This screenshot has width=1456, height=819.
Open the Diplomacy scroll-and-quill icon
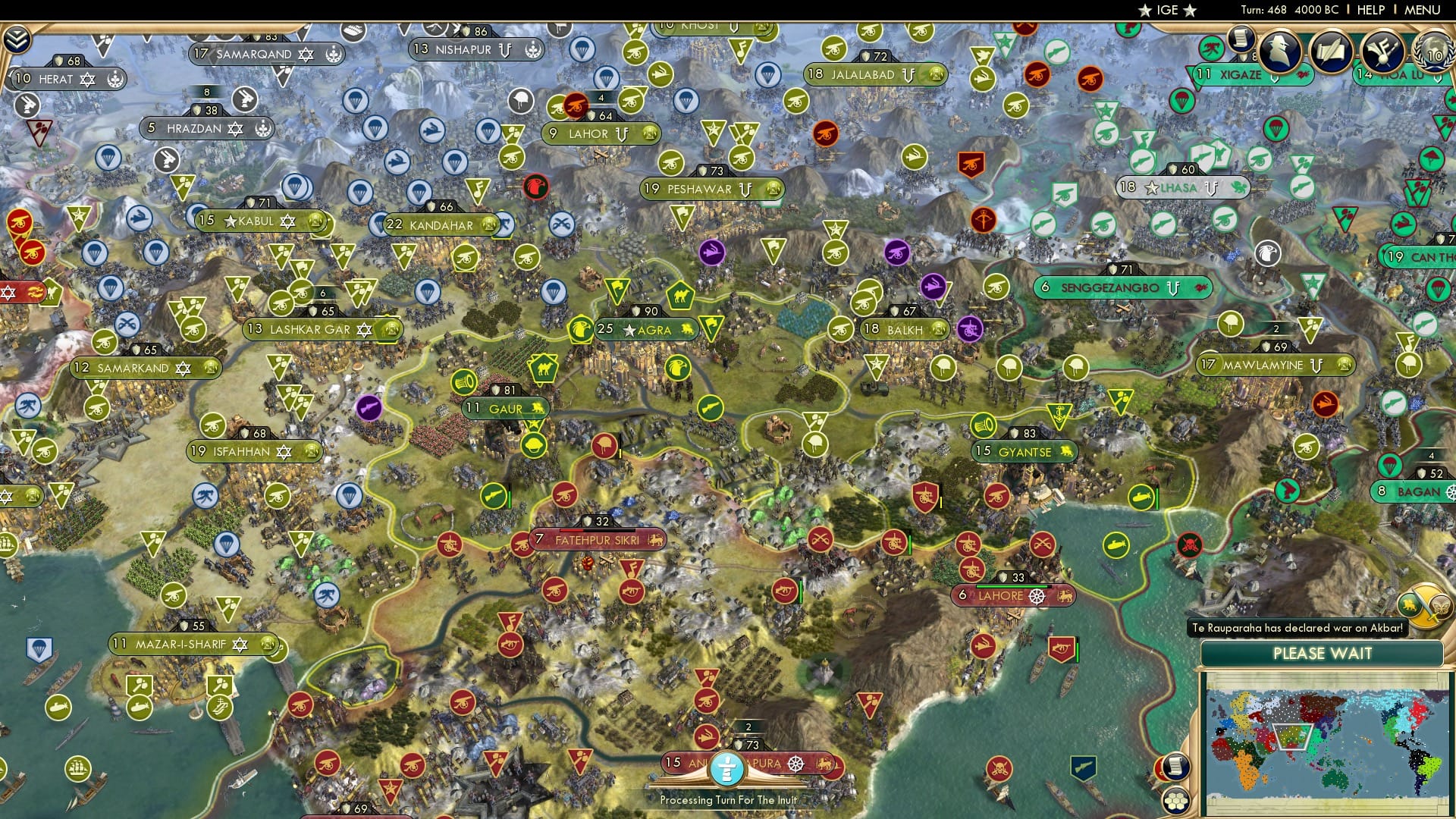pyautogui.click(x=1331, y=52)
